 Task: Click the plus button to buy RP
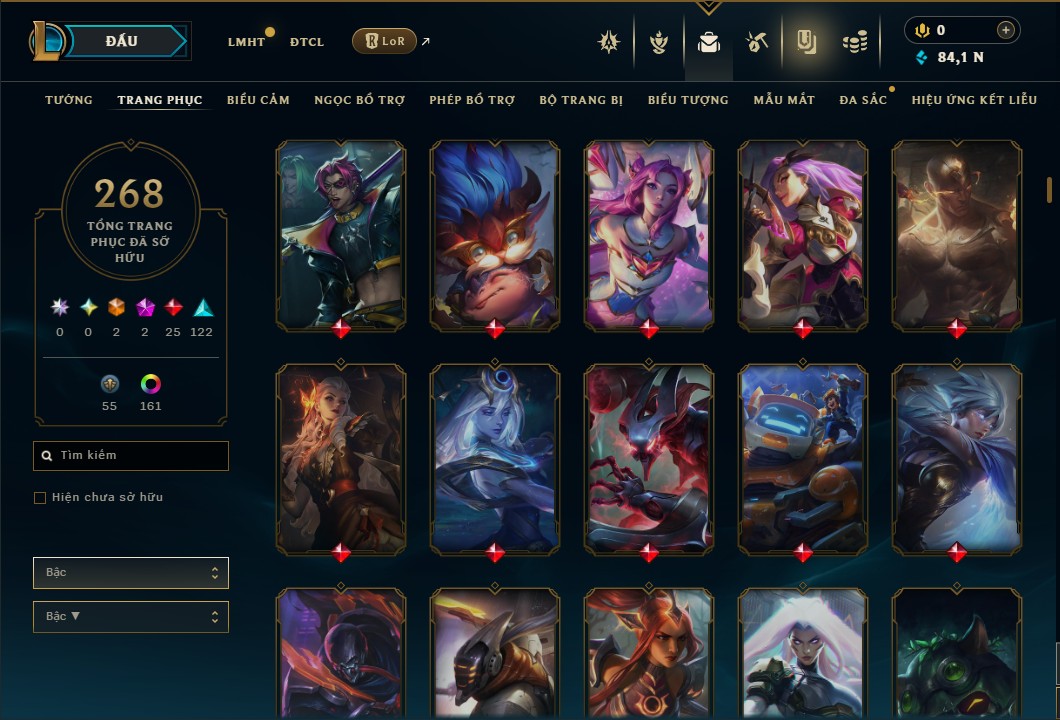coord(1006,31)
